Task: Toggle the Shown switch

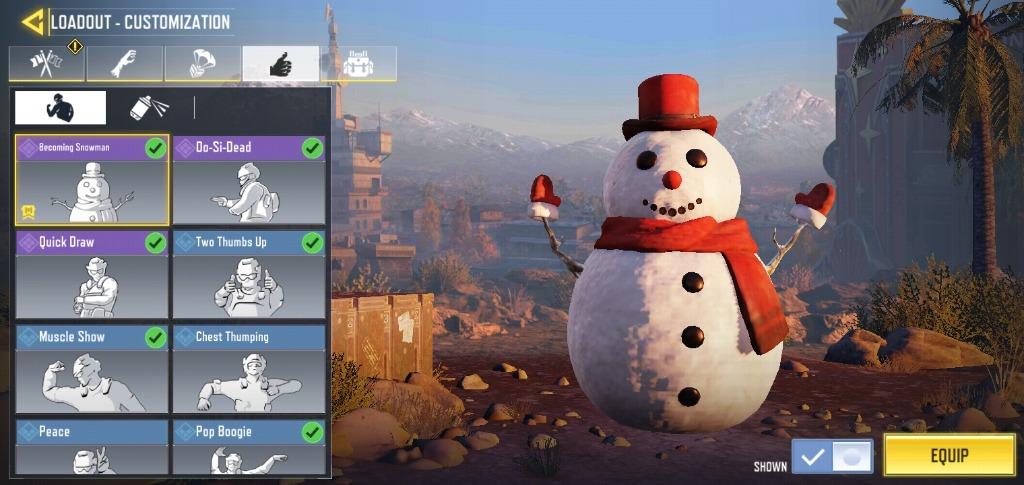Action: [x=832, y=457]
